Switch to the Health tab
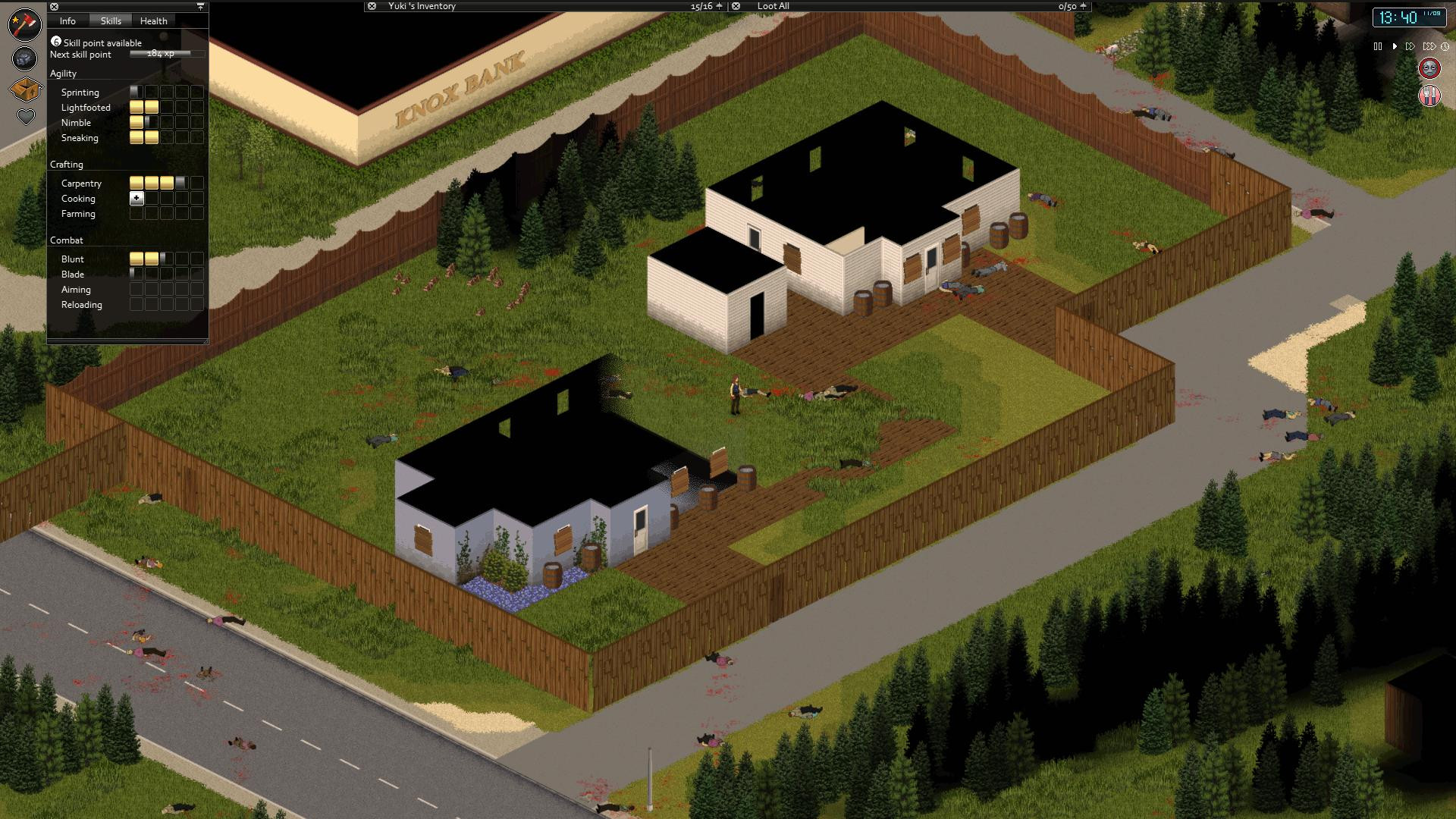 click(x=153, y=20)
